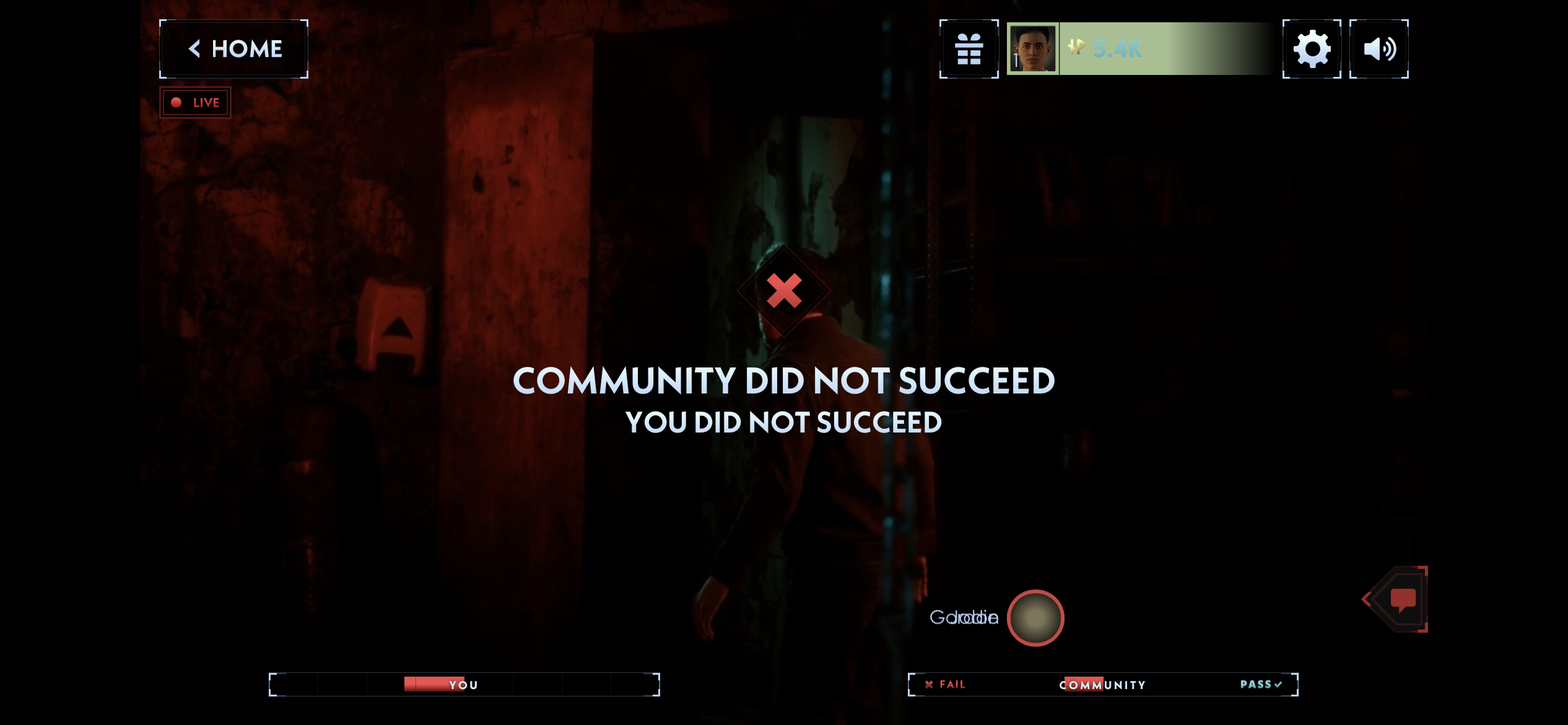
Task: Select the FAIL option
Action: (x=946, y=683)
